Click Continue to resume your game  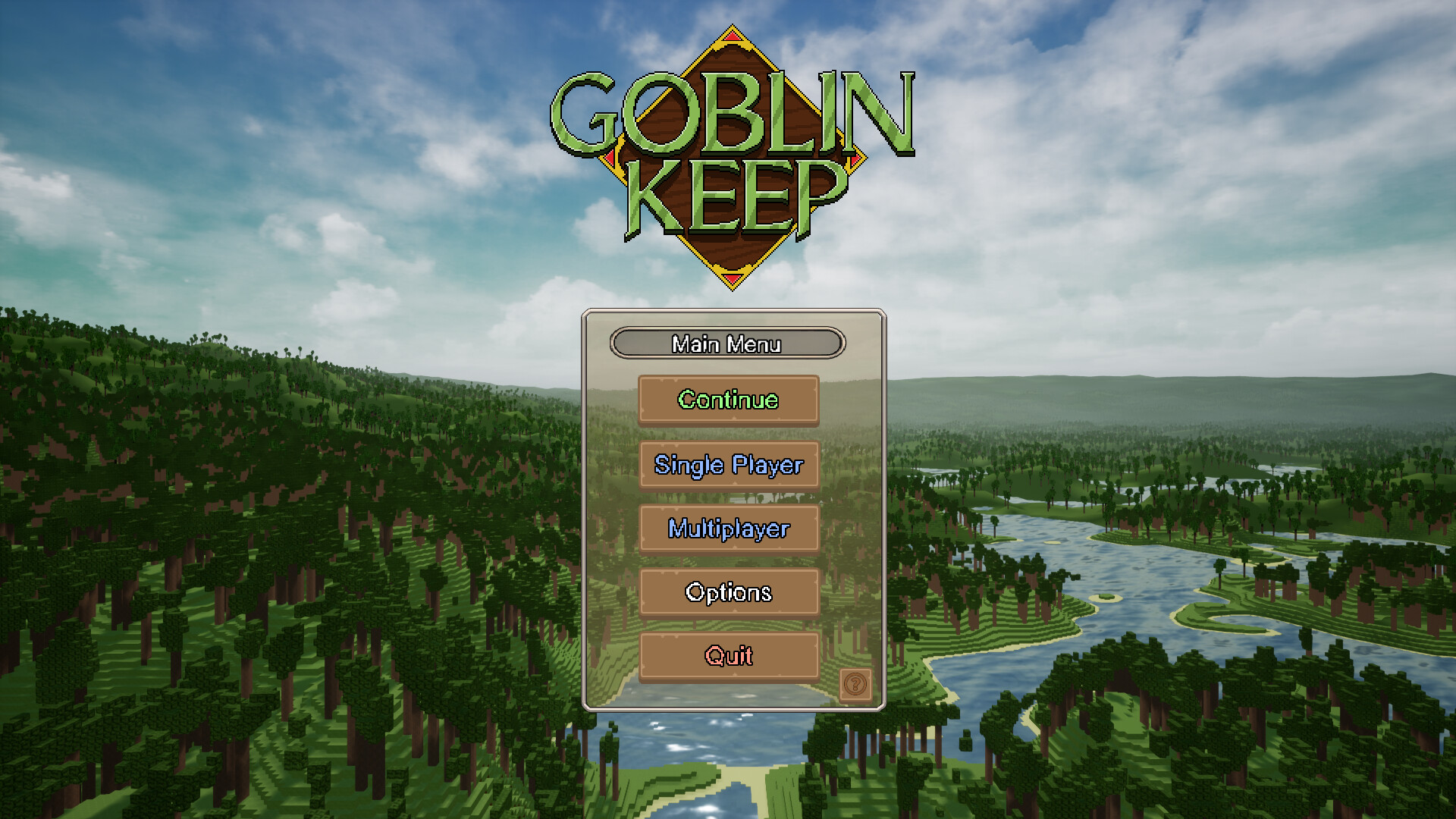click(728, 400)
